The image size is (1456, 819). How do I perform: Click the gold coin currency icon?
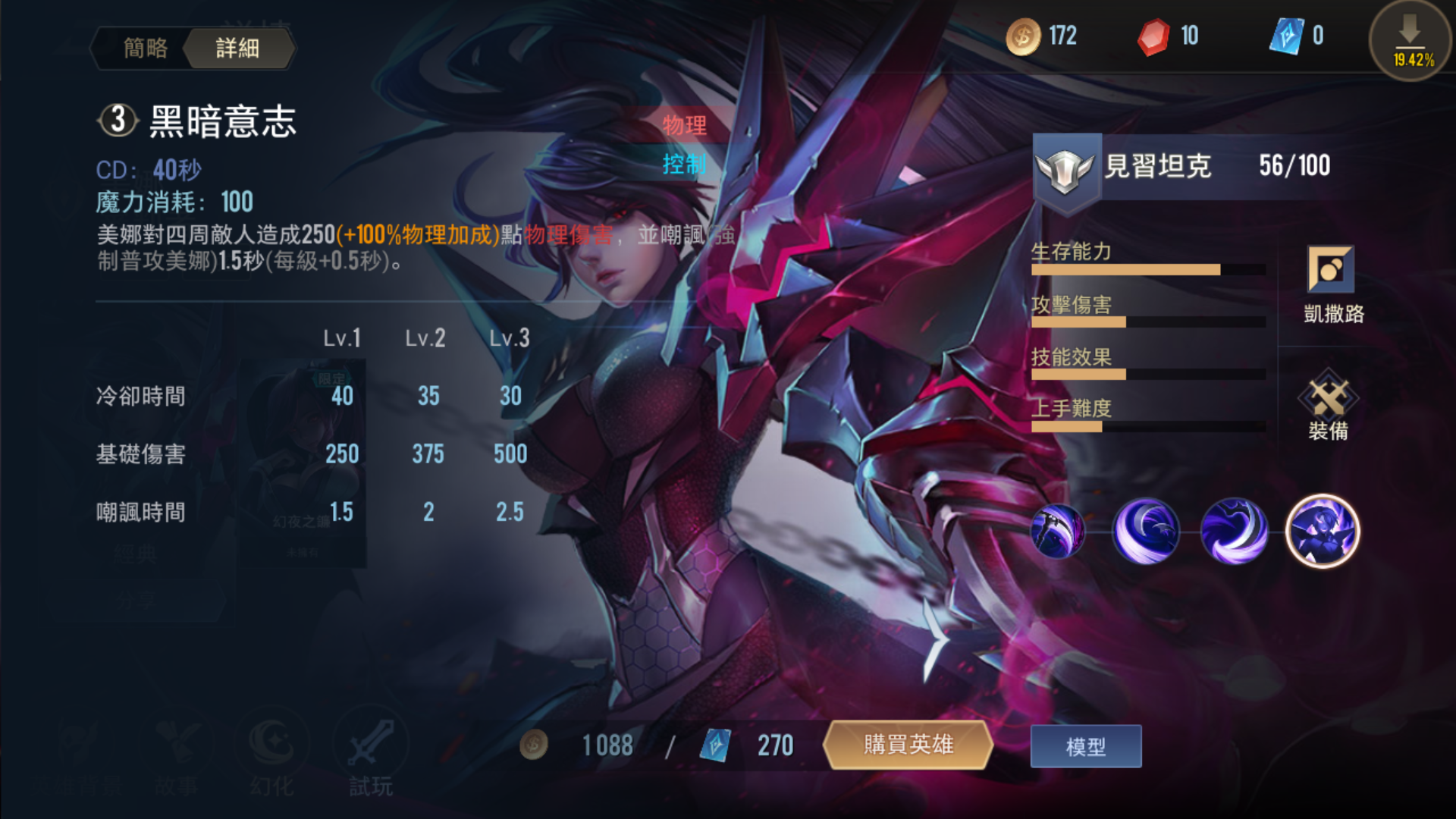tap(1023, 36)
